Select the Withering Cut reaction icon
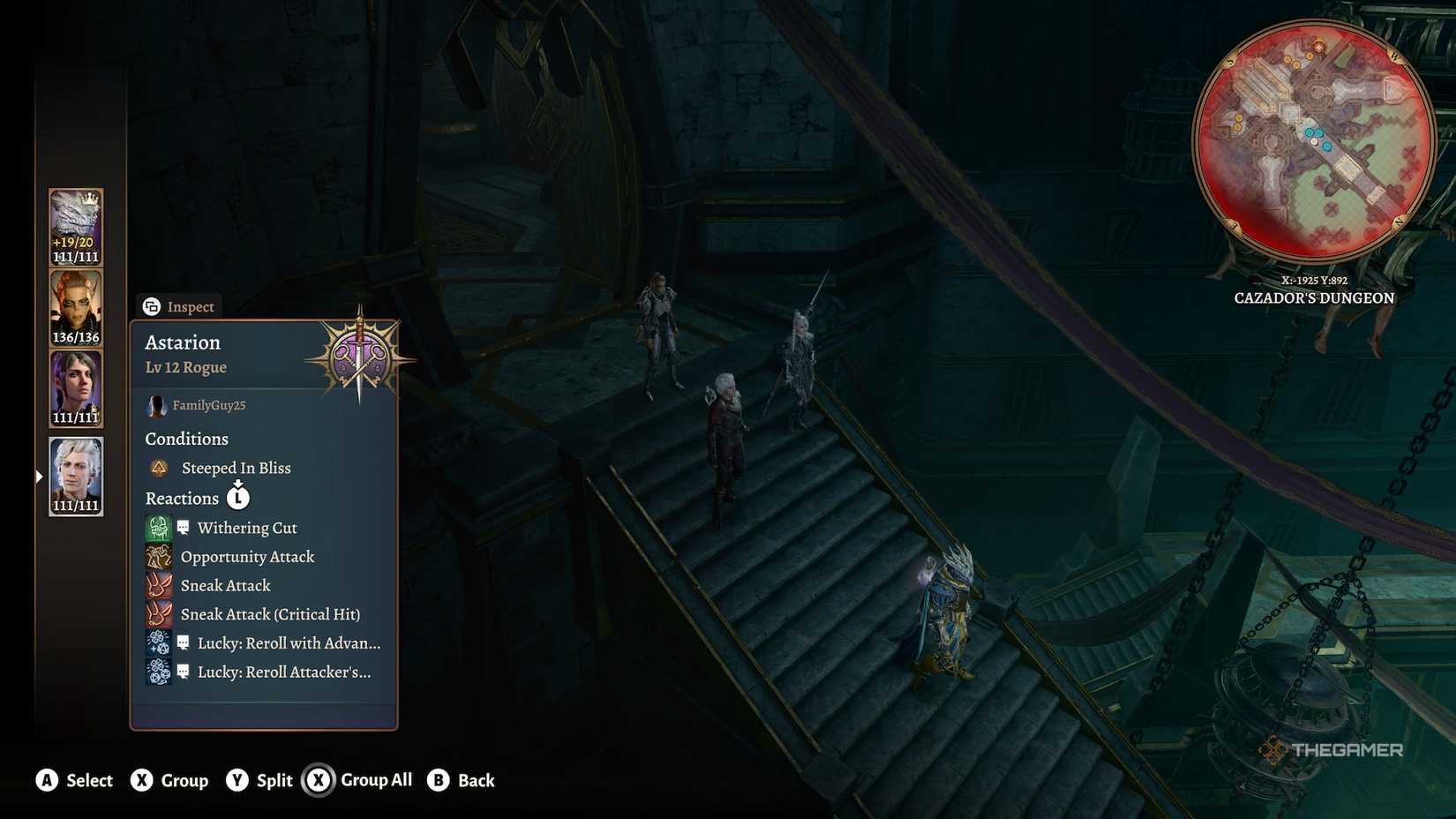 pos(159,527)
